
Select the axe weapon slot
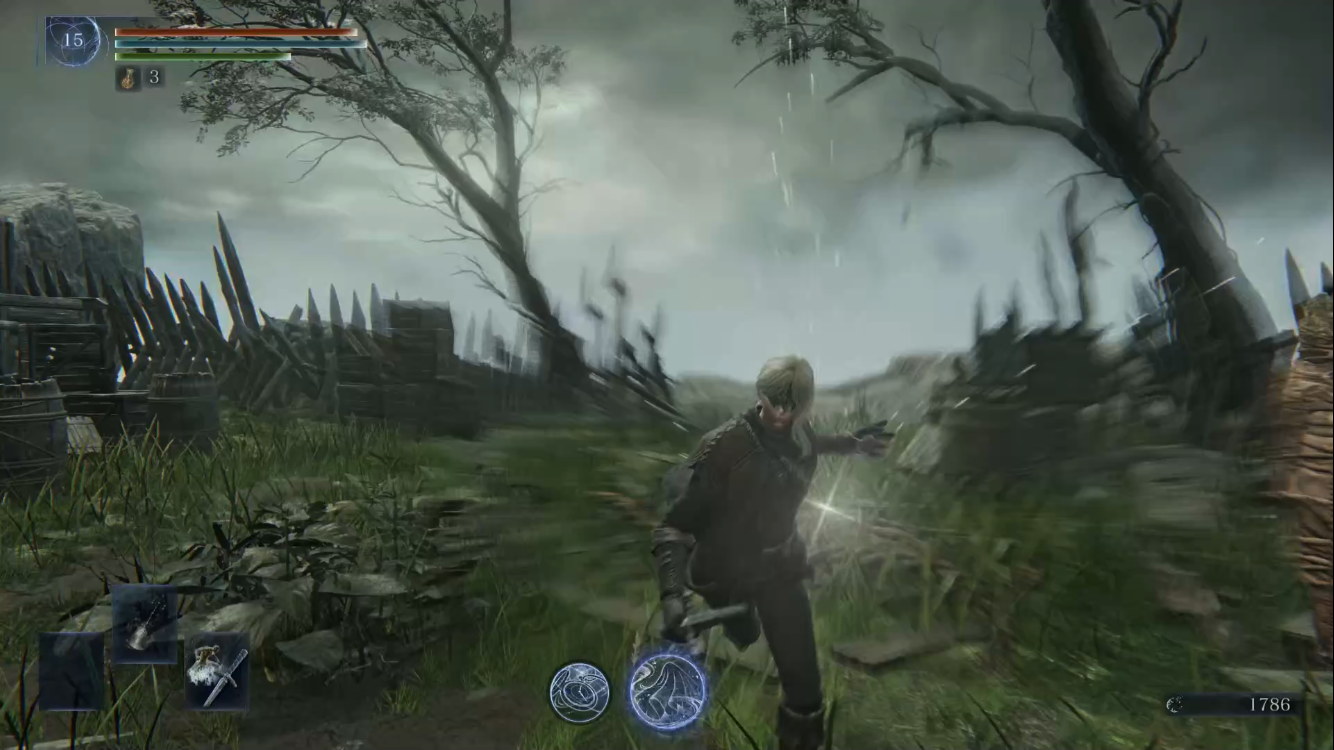tap(144, 624)
